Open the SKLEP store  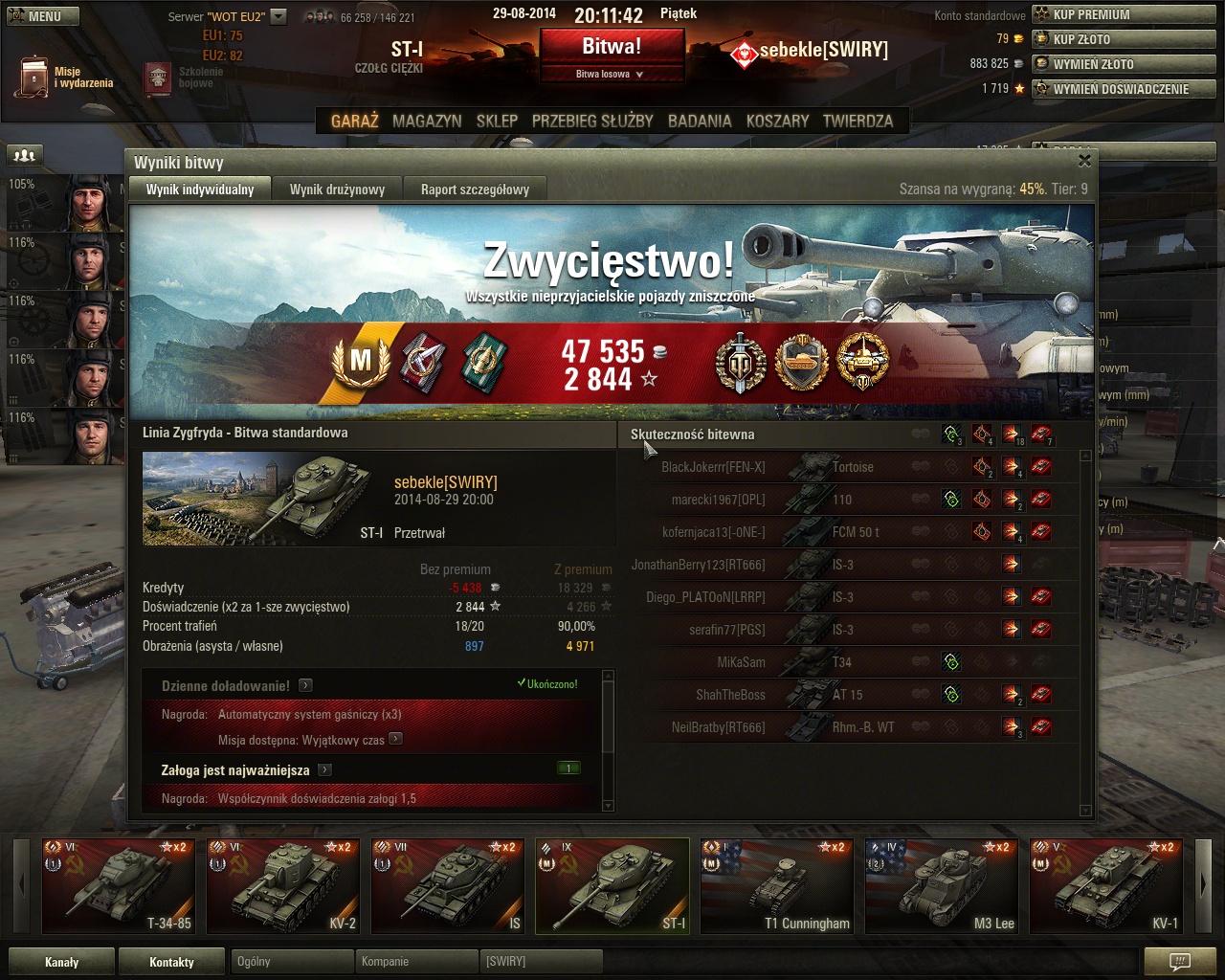497,122
